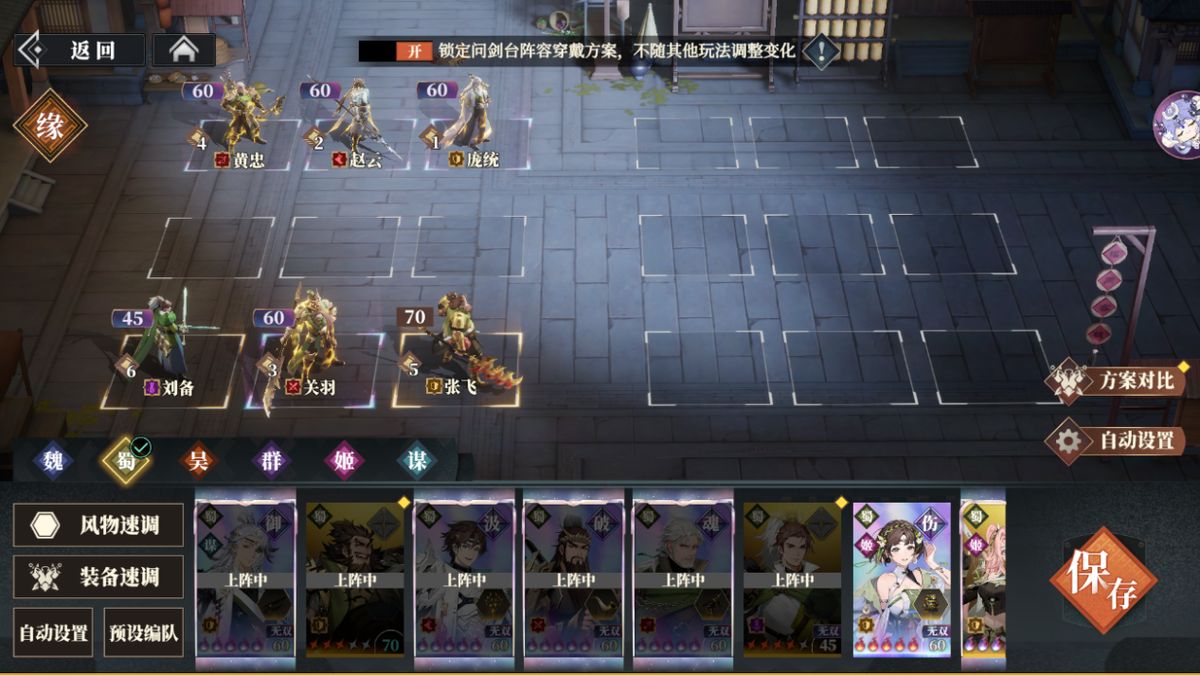Switch to the 吴 faction tab
Image resolution: width=1200 pixels, height=675 pixels.
198,461
